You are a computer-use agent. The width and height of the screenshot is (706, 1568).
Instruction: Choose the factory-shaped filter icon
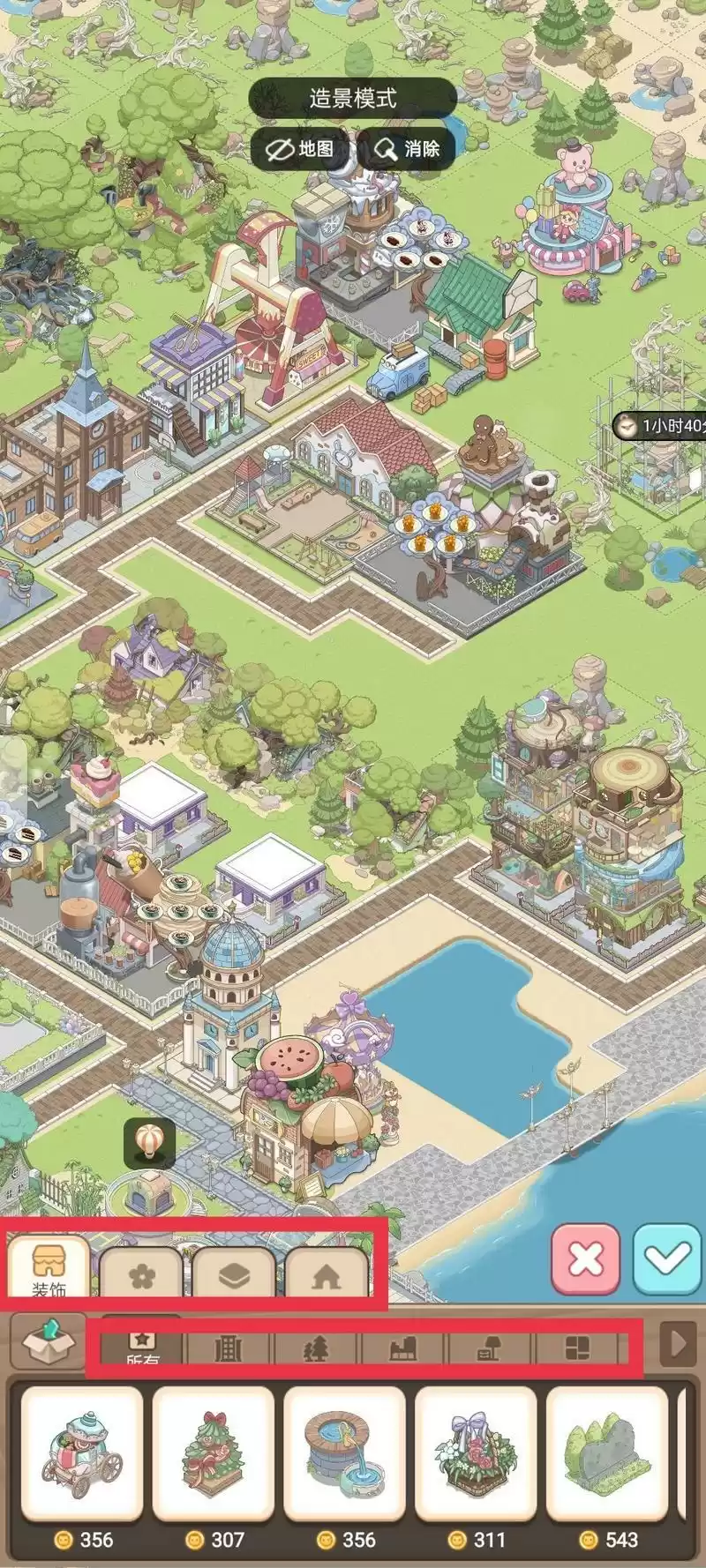click(402, 1348)
